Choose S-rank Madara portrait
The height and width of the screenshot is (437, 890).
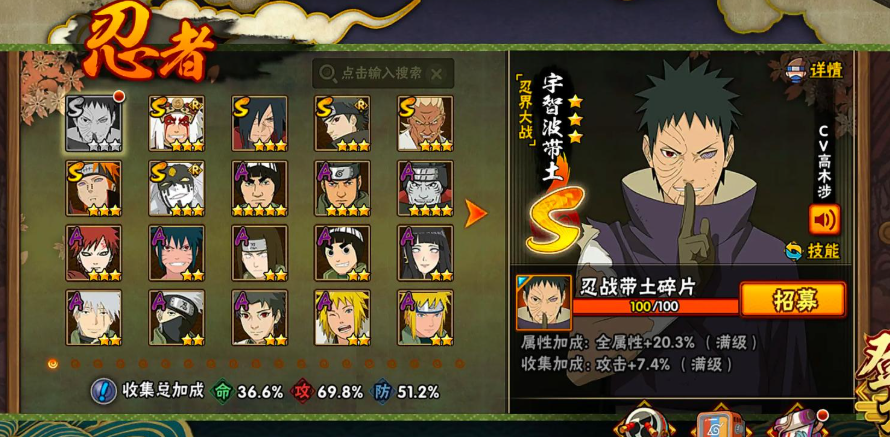click(259, 124)
